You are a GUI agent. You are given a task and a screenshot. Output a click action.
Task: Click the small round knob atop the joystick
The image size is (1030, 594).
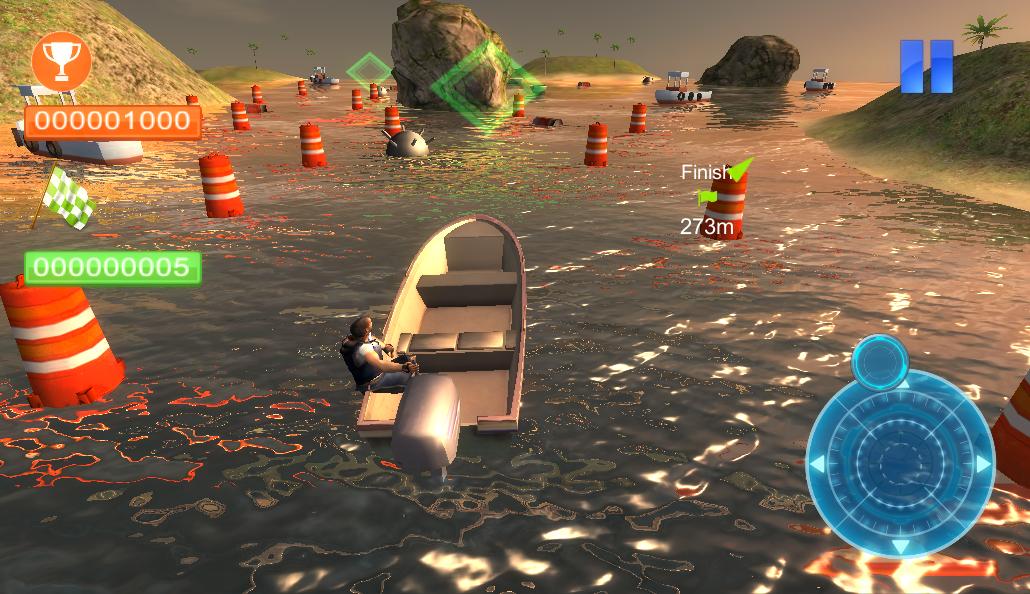(880, 360)
